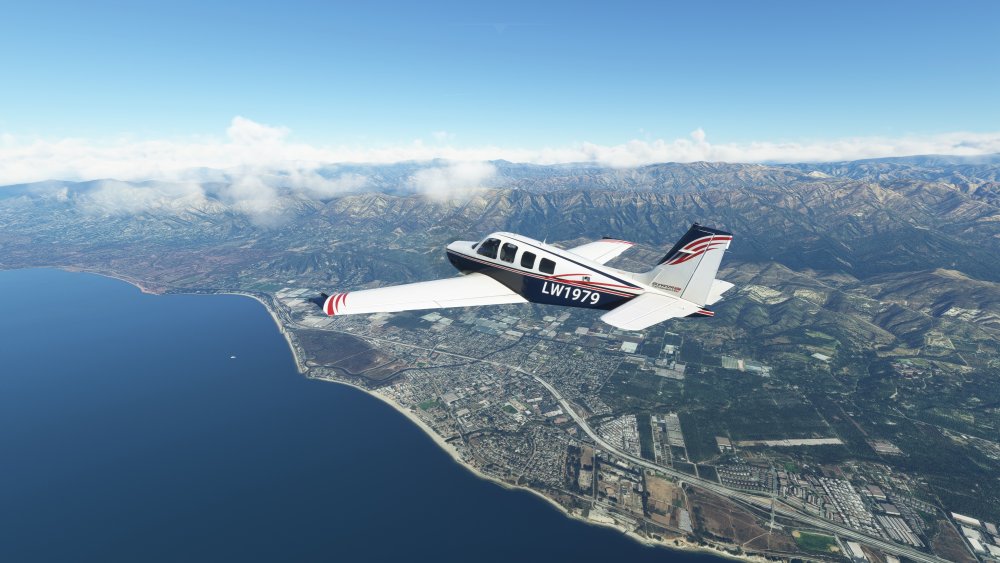Open the toolbar drop-down handle
The image size is (1000, 563).
(500, 25)
